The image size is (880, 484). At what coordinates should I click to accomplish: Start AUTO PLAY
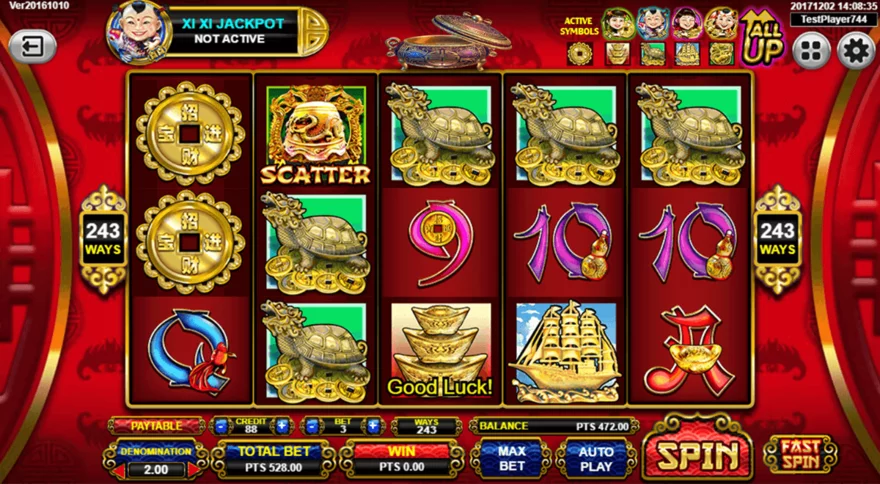[x=596, y=459]
